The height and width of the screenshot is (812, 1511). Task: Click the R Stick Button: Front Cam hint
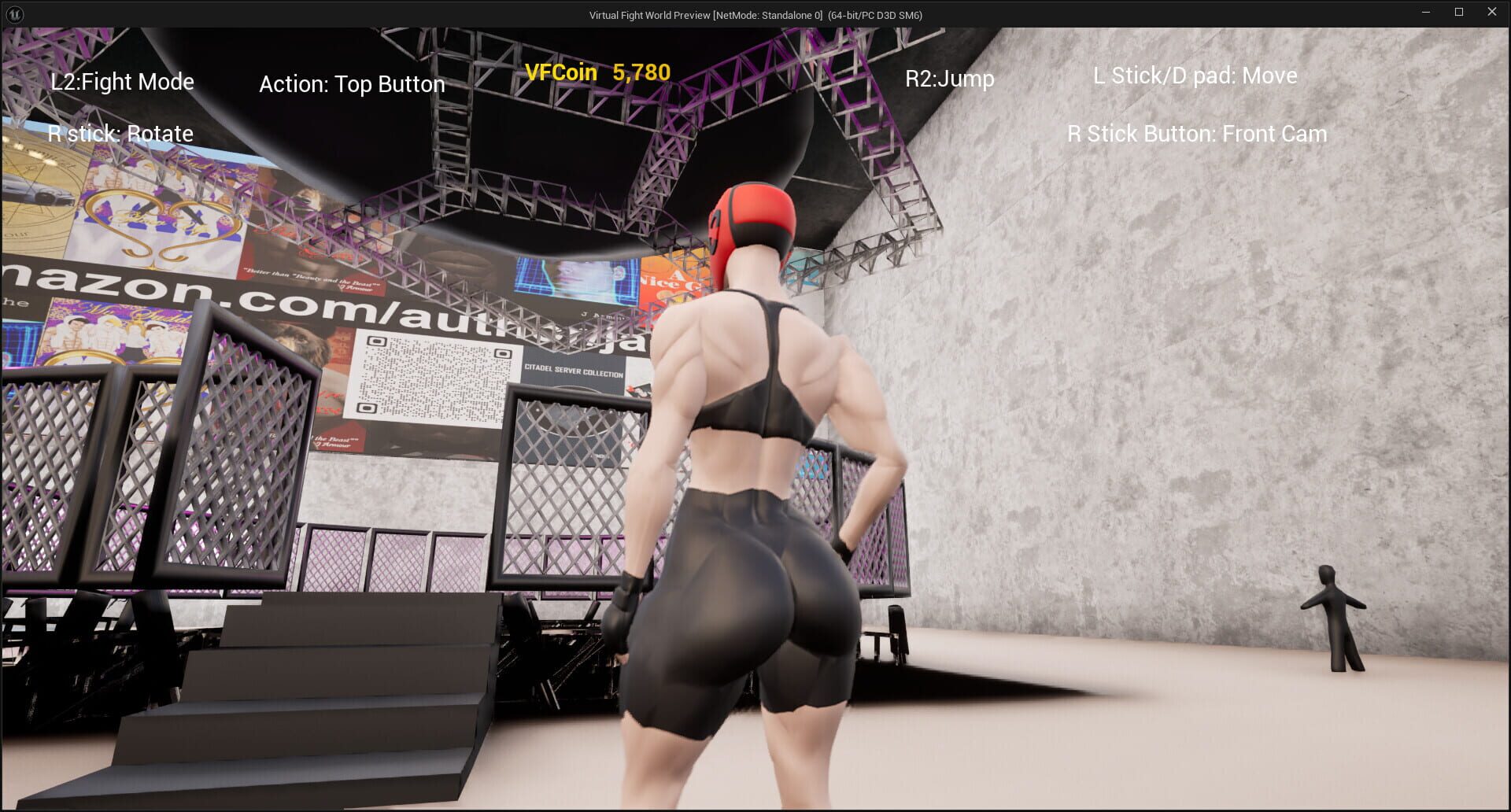point(1196,134)
